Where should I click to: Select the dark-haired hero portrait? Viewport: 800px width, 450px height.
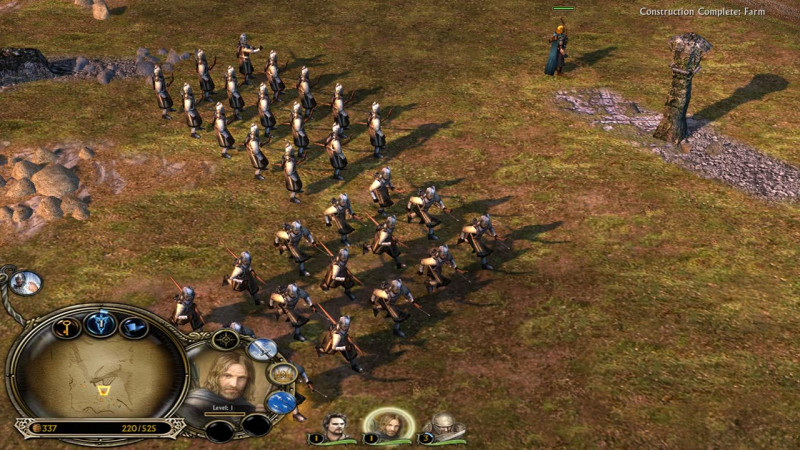pyautogui.click(x=336, y=427)
